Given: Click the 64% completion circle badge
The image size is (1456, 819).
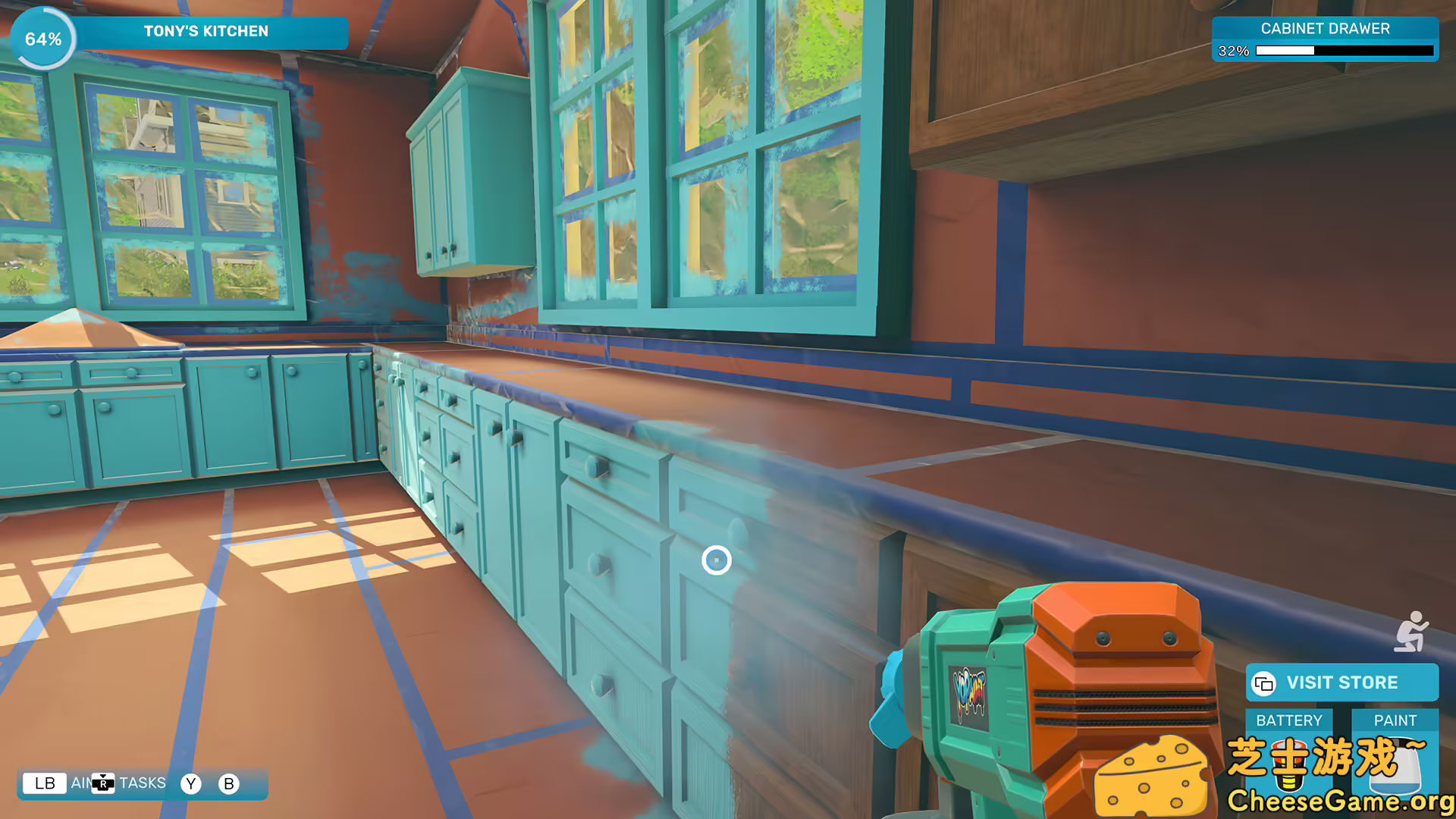Looking at the screenshot, I should point(43,36).
